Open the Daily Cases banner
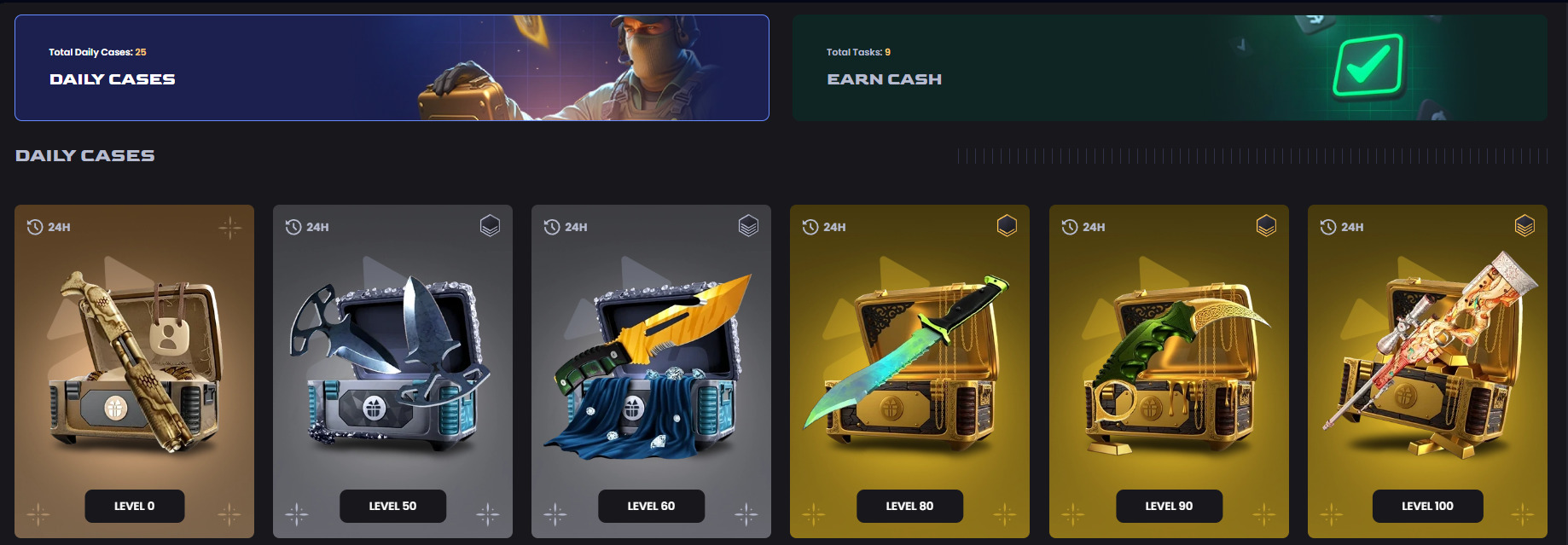The width and height of the screenshot is (1568, 545). pyautogui.click(x=392, y=68)
